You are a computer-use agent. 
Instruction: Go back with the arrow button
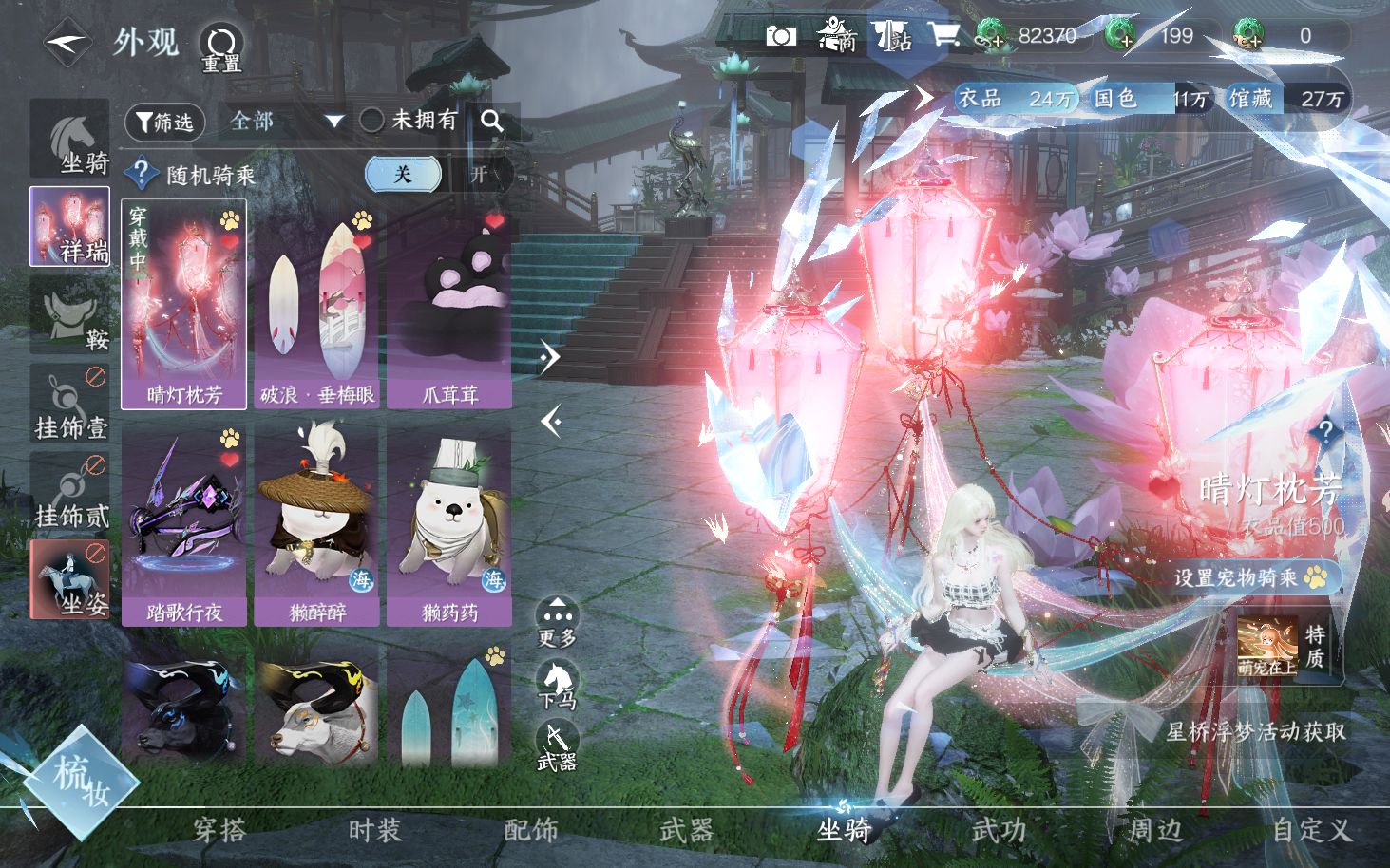(67, 43)
